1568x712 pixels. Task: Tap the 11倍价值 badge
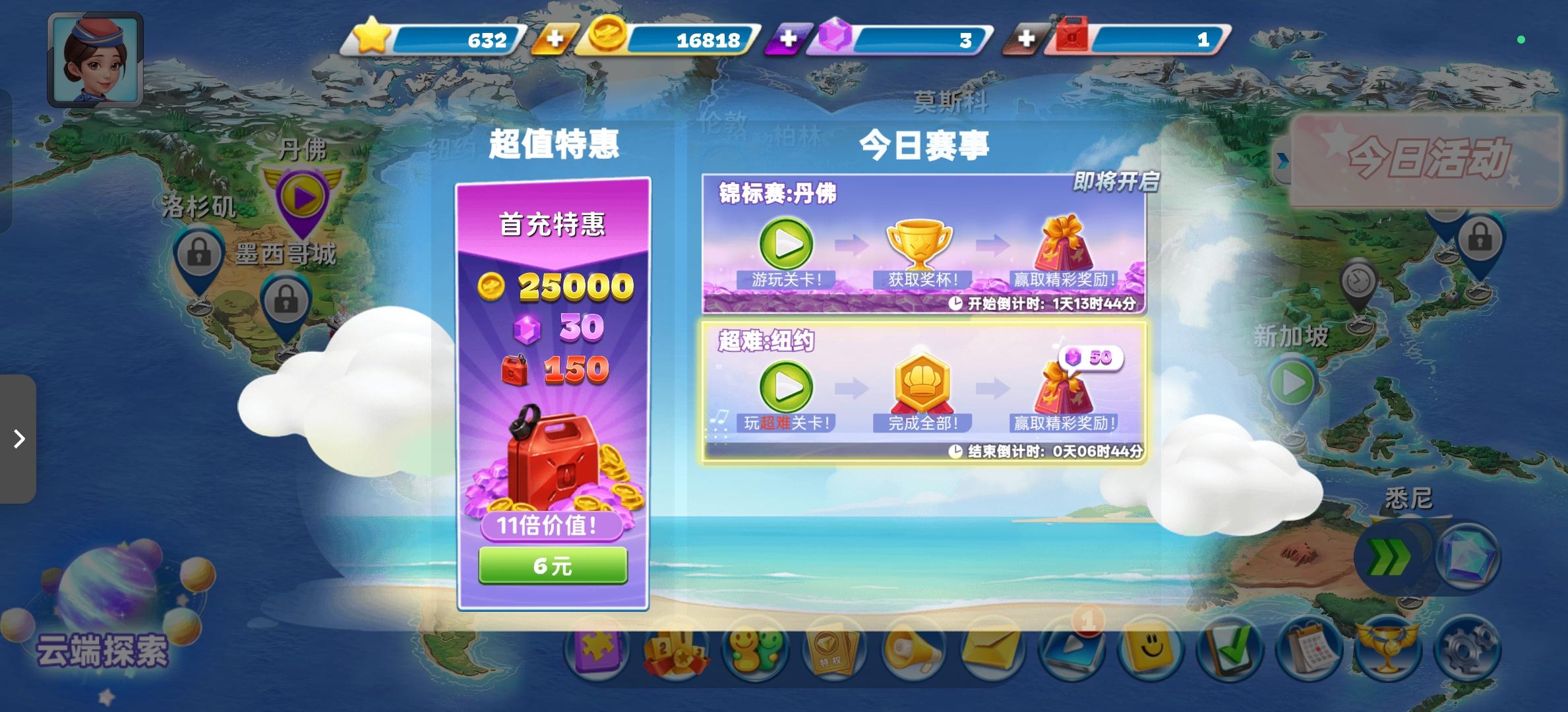553,527
